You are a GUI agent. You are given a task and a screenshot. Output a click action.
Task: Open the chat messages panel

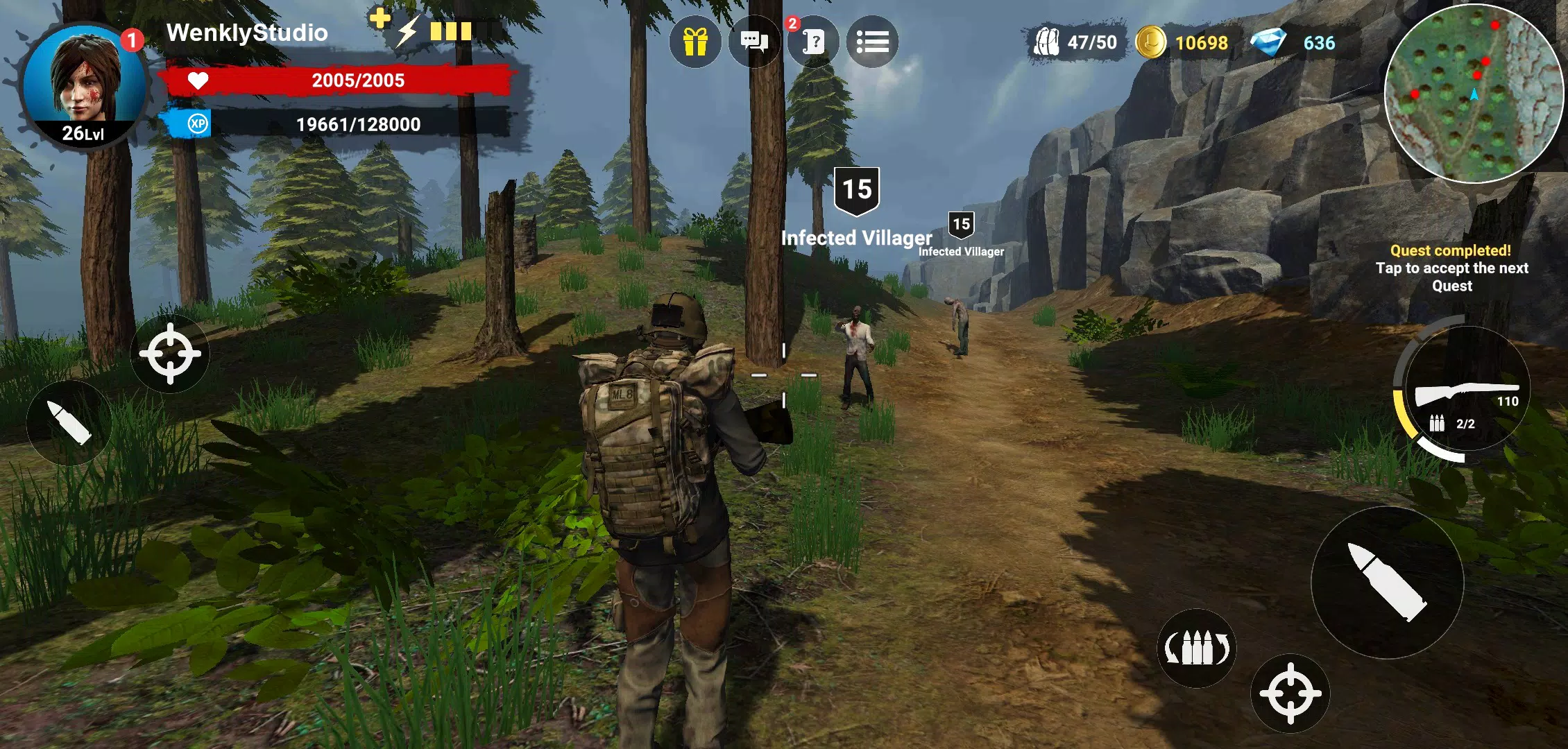coord(755,43)
